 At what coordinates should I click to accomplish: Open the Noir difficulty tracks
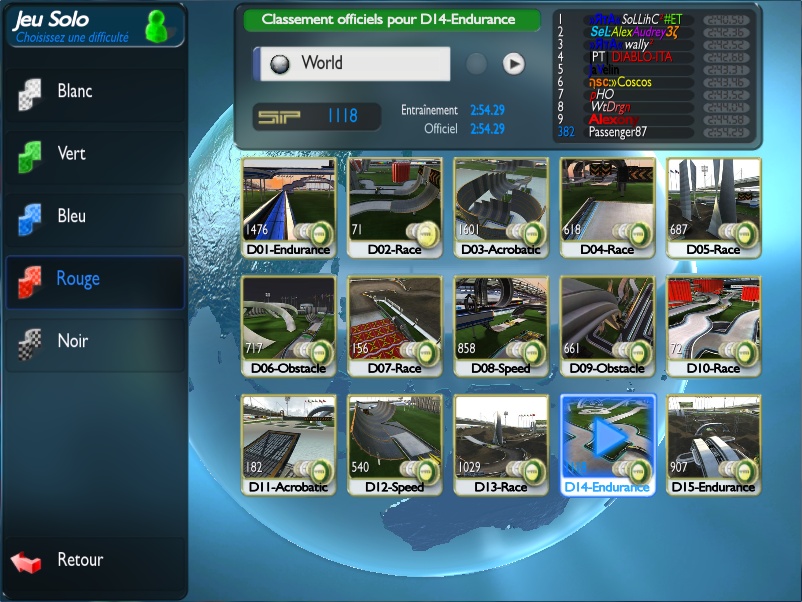tap(93, 342)
